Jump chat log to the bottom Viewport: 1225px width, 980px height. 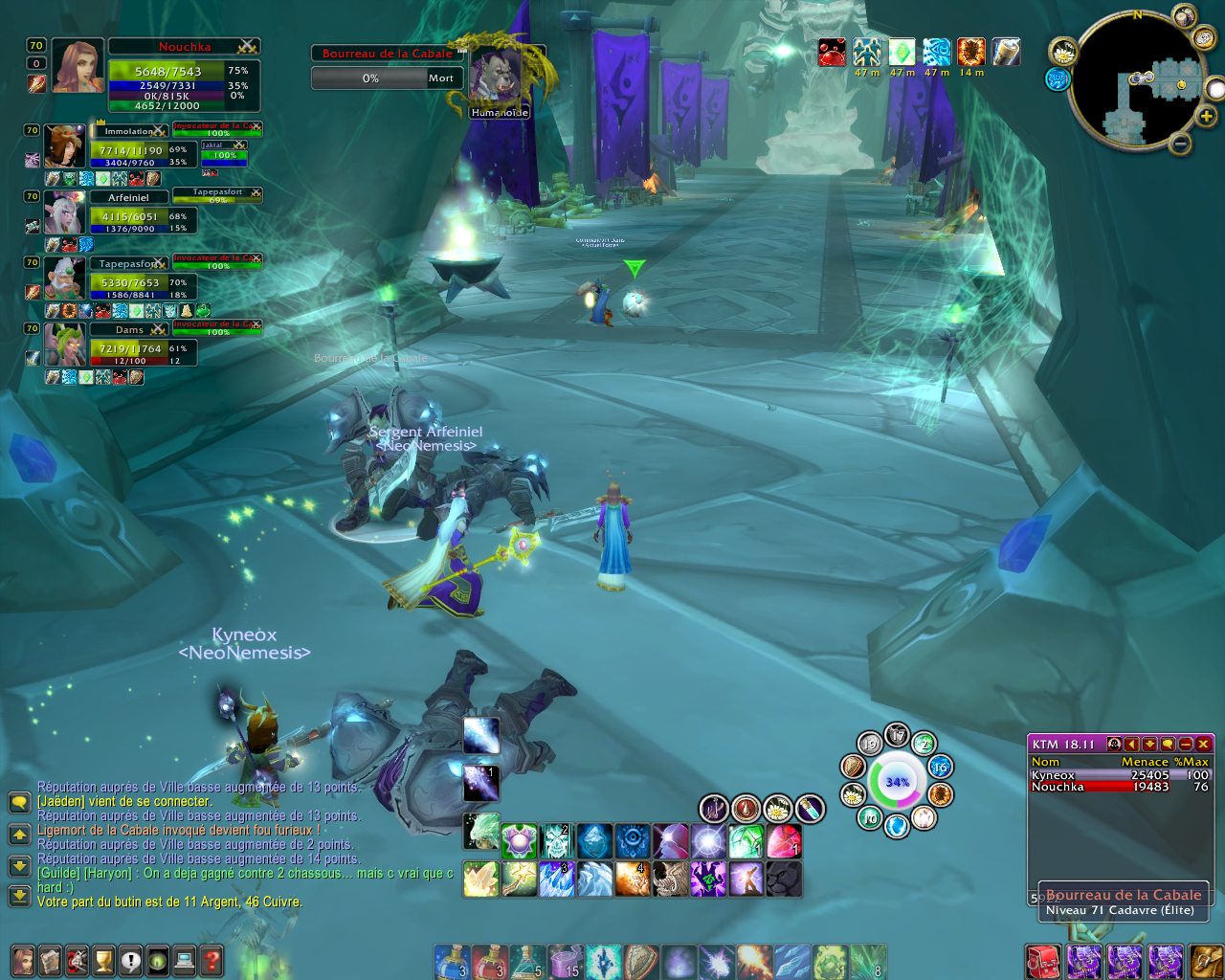19,897
